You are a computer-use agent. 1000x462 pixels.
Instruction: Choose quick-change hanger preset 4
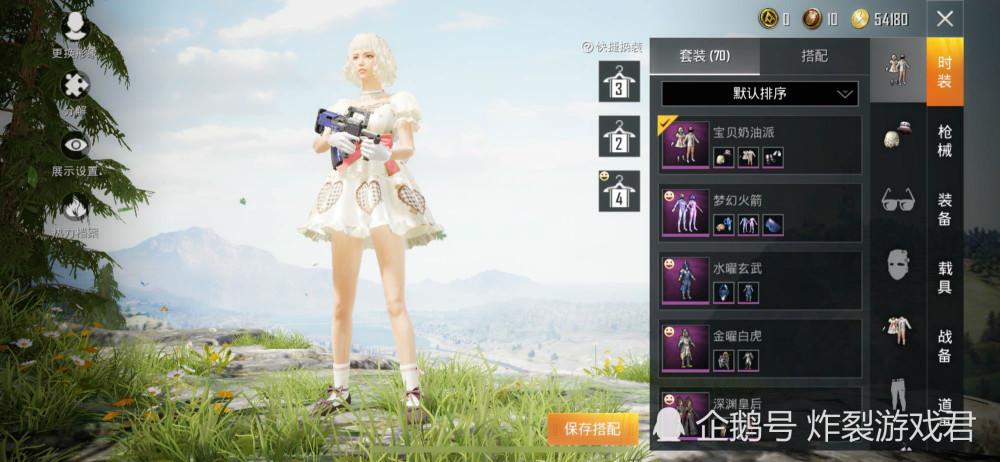(x=619, y=191)
